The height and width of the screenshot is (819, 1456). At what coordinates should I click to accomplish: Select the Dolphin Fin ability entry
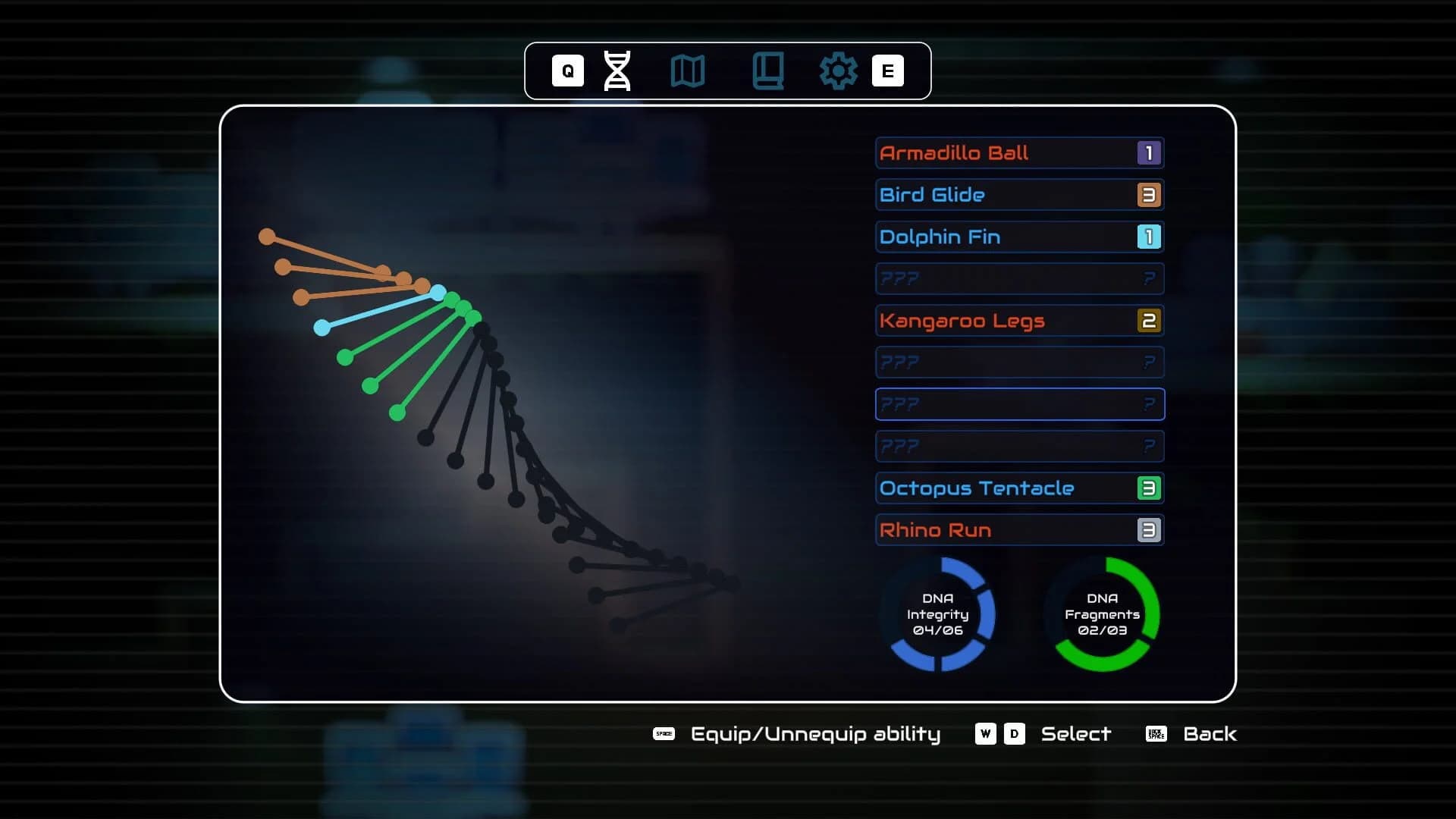tap(1020, 237)
